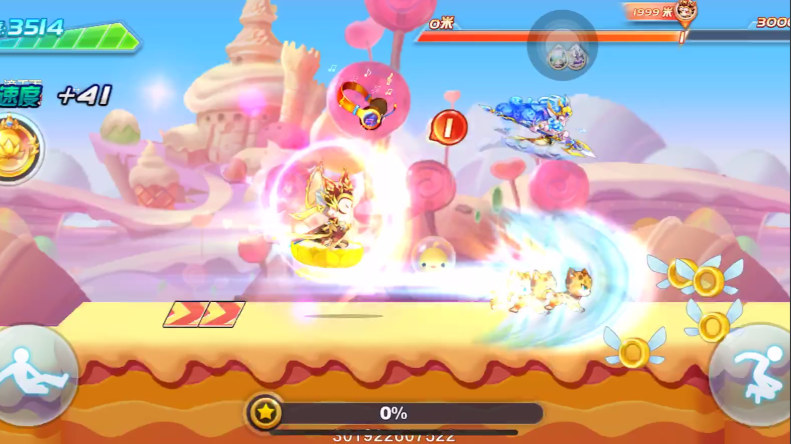The image size is (791, 444).
Task: Activate the golden lotus skill icon
Action: 15,148
